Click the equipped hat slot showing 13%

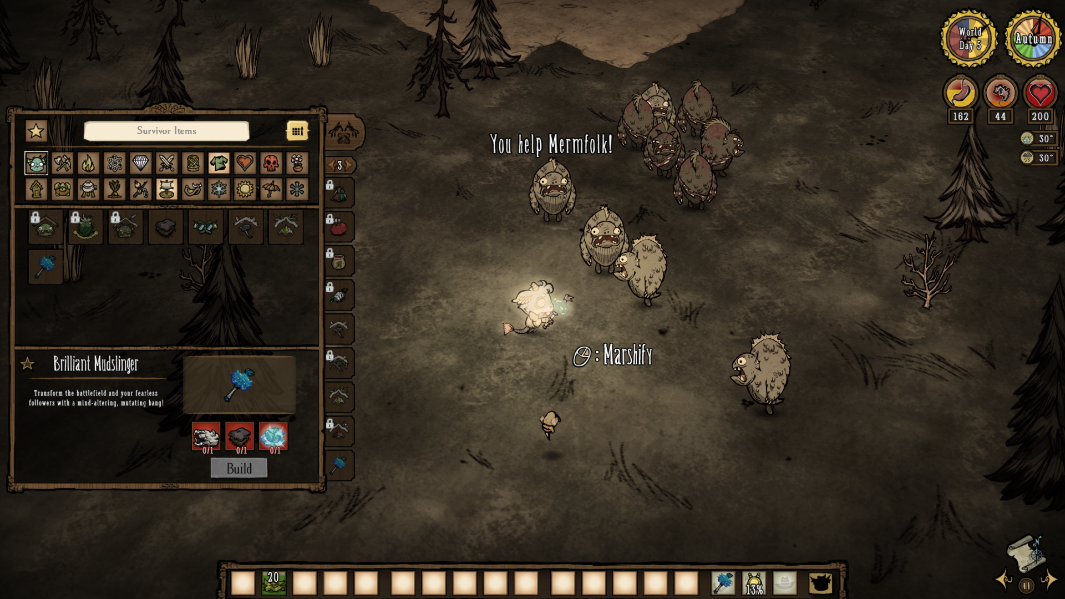point(754,582)
